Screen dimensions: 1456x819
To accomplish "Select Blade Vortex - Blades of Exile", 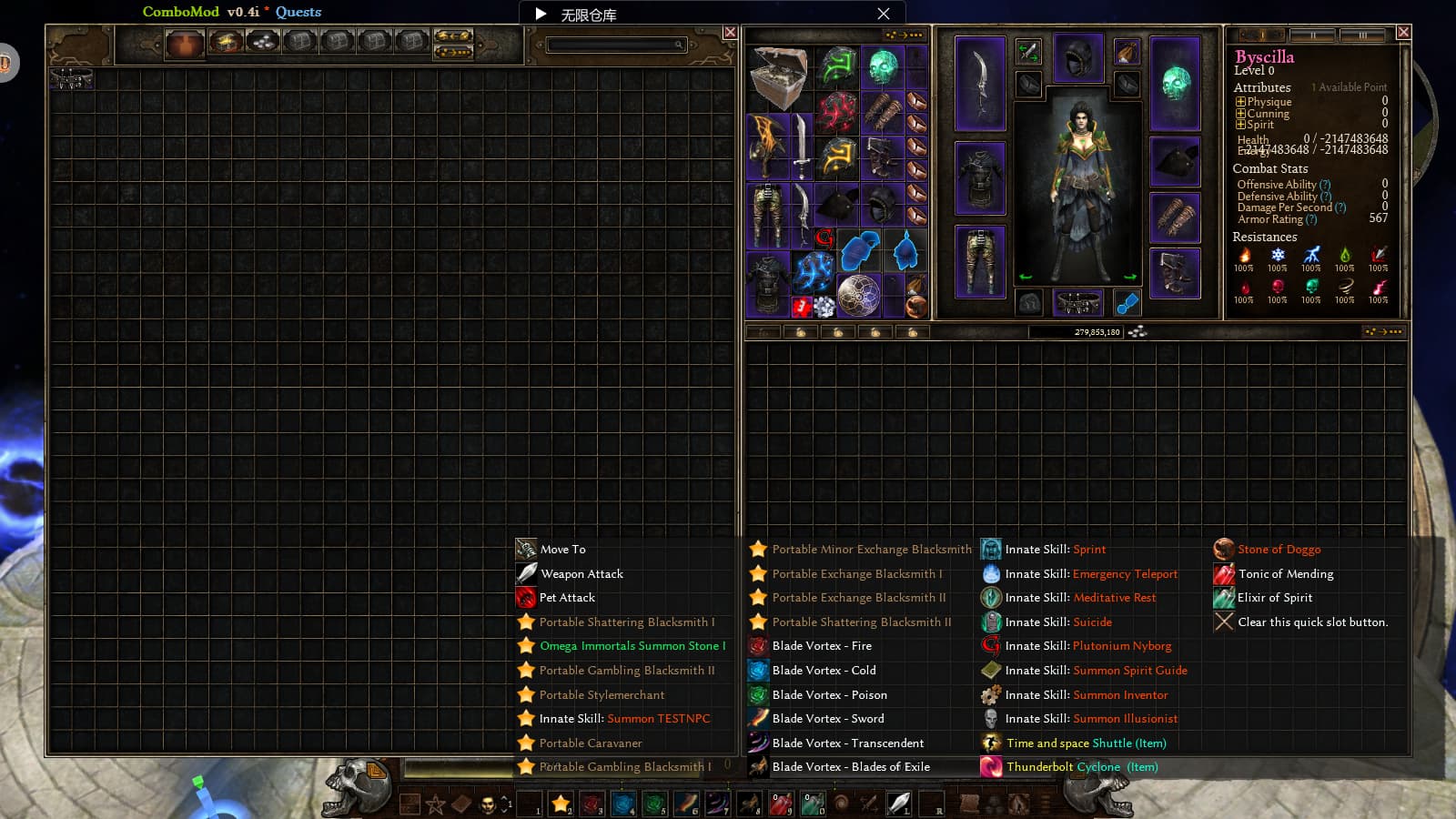I will [850, 767].
